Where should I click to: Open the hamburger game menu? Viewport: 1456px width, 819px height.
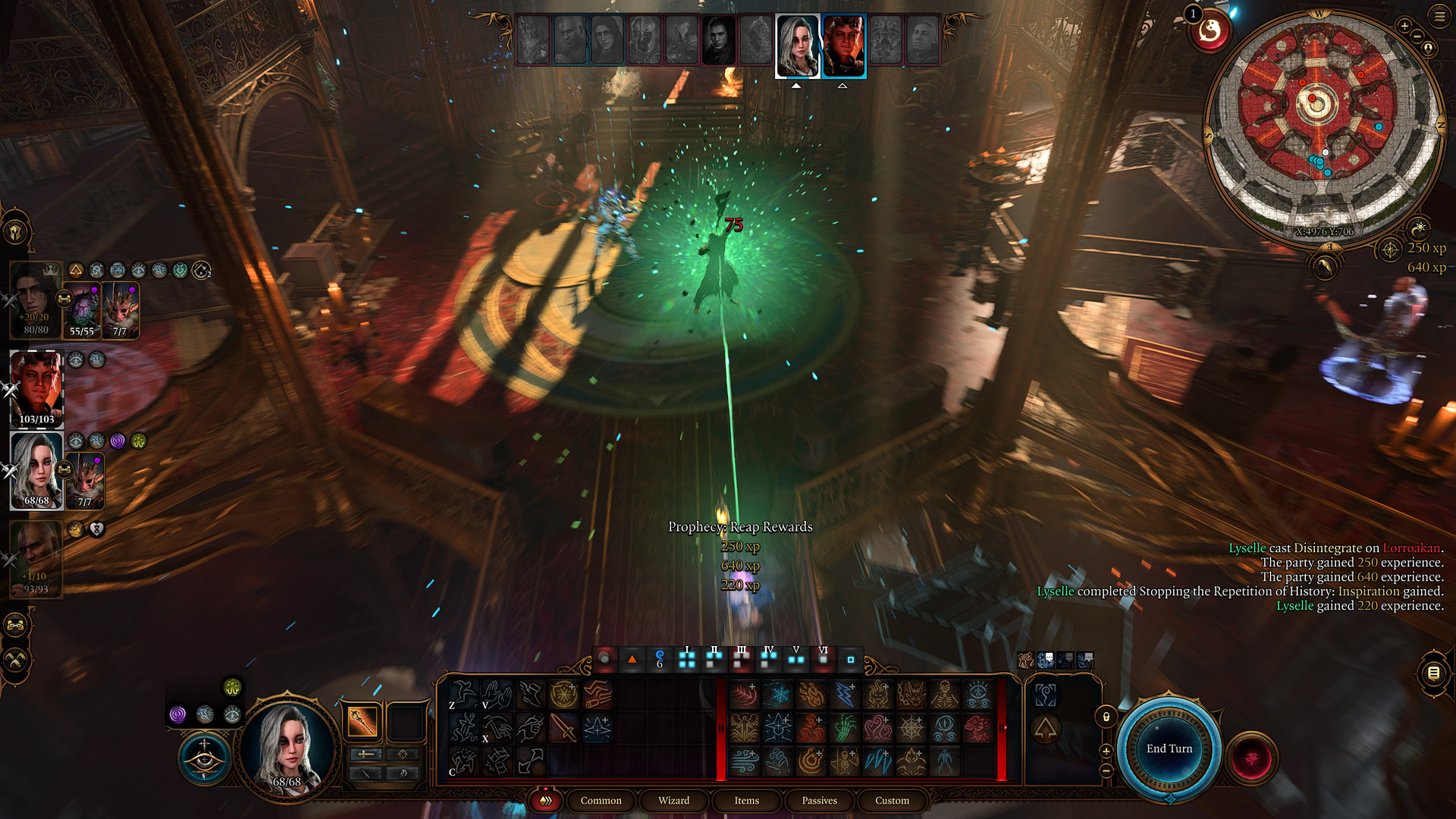tap(1439, 16)
